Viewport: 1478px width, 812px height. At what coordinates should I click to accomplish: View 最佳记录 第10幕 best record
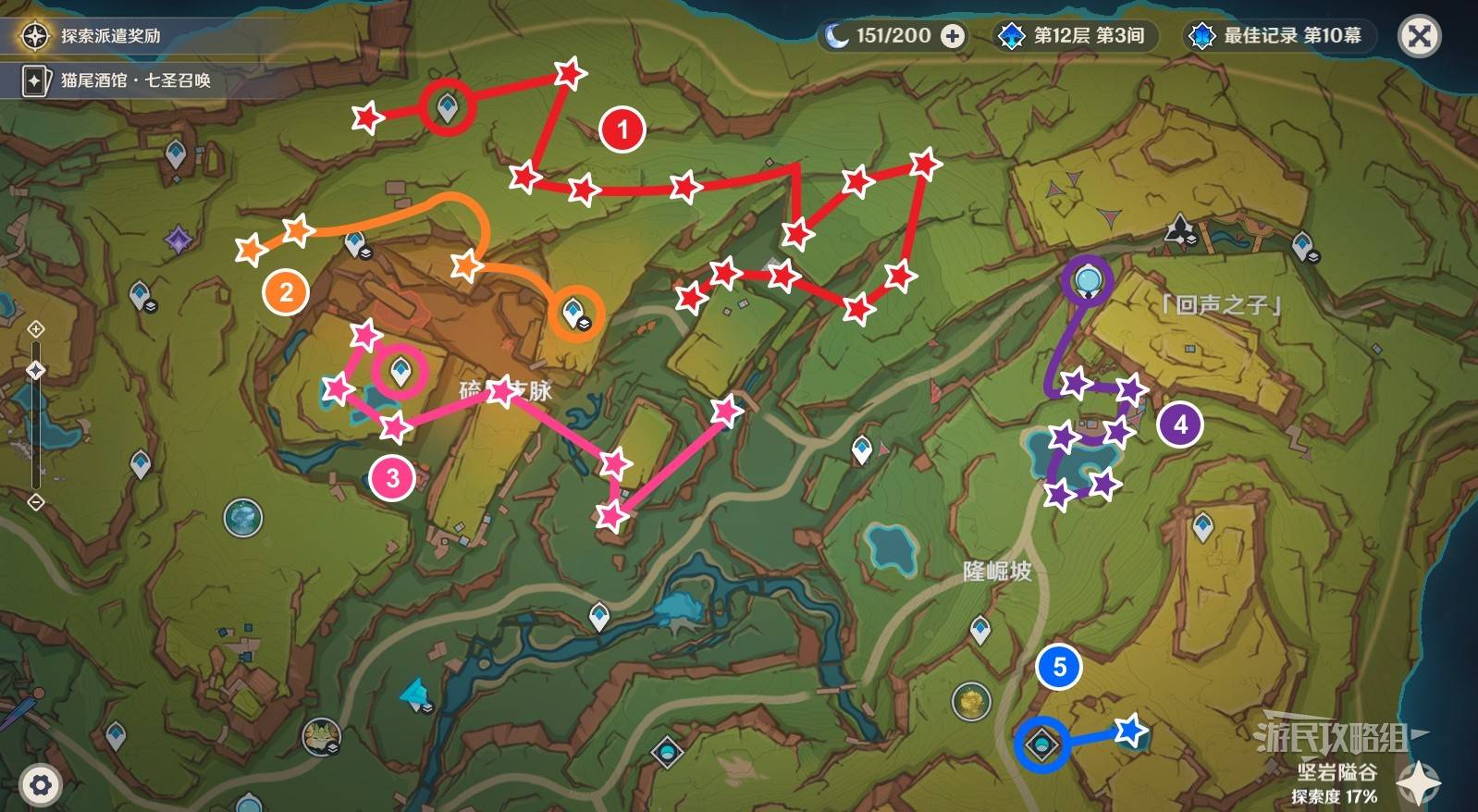(1278, 36)
